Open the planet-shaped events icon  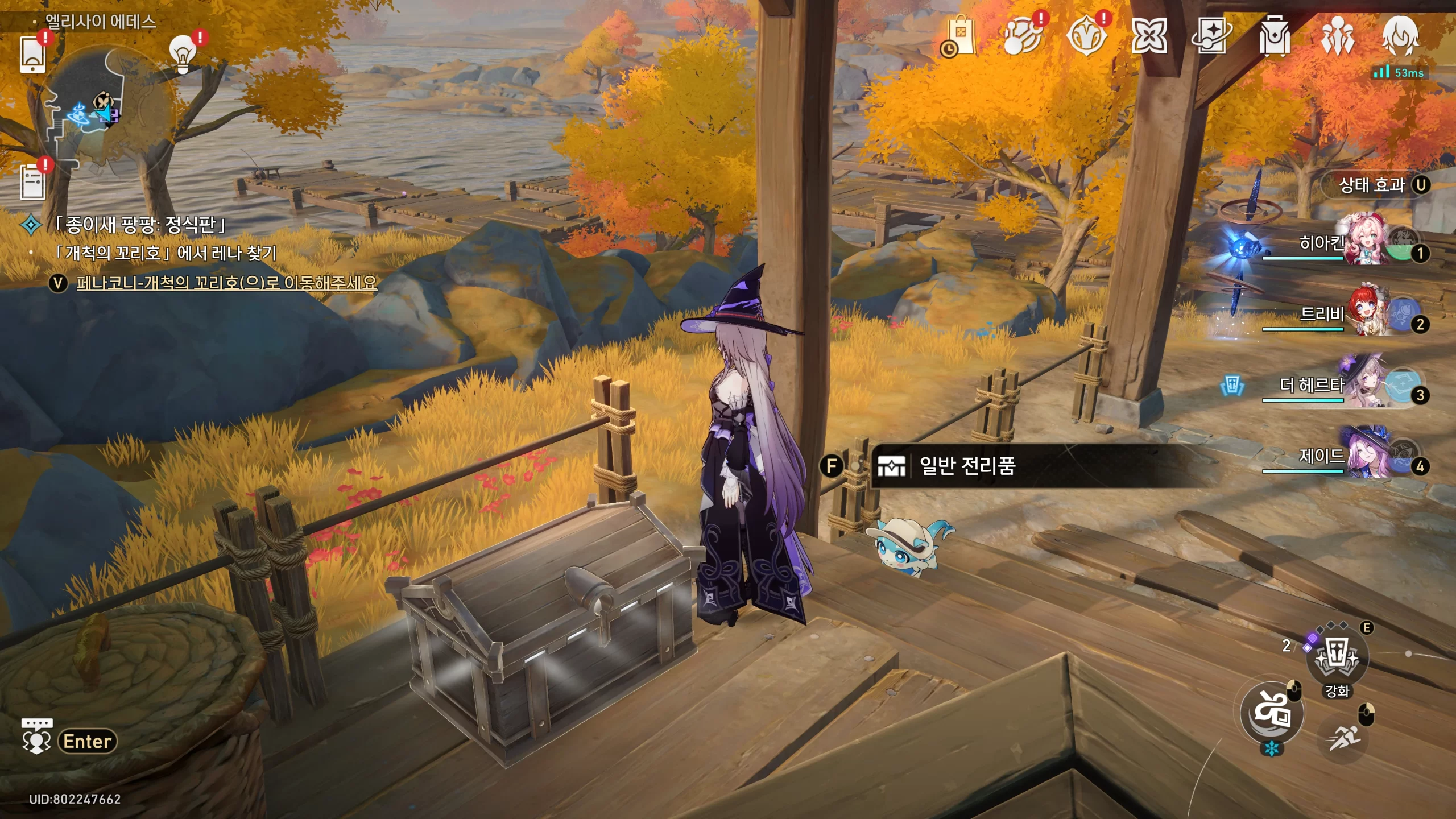(1023, 36)
